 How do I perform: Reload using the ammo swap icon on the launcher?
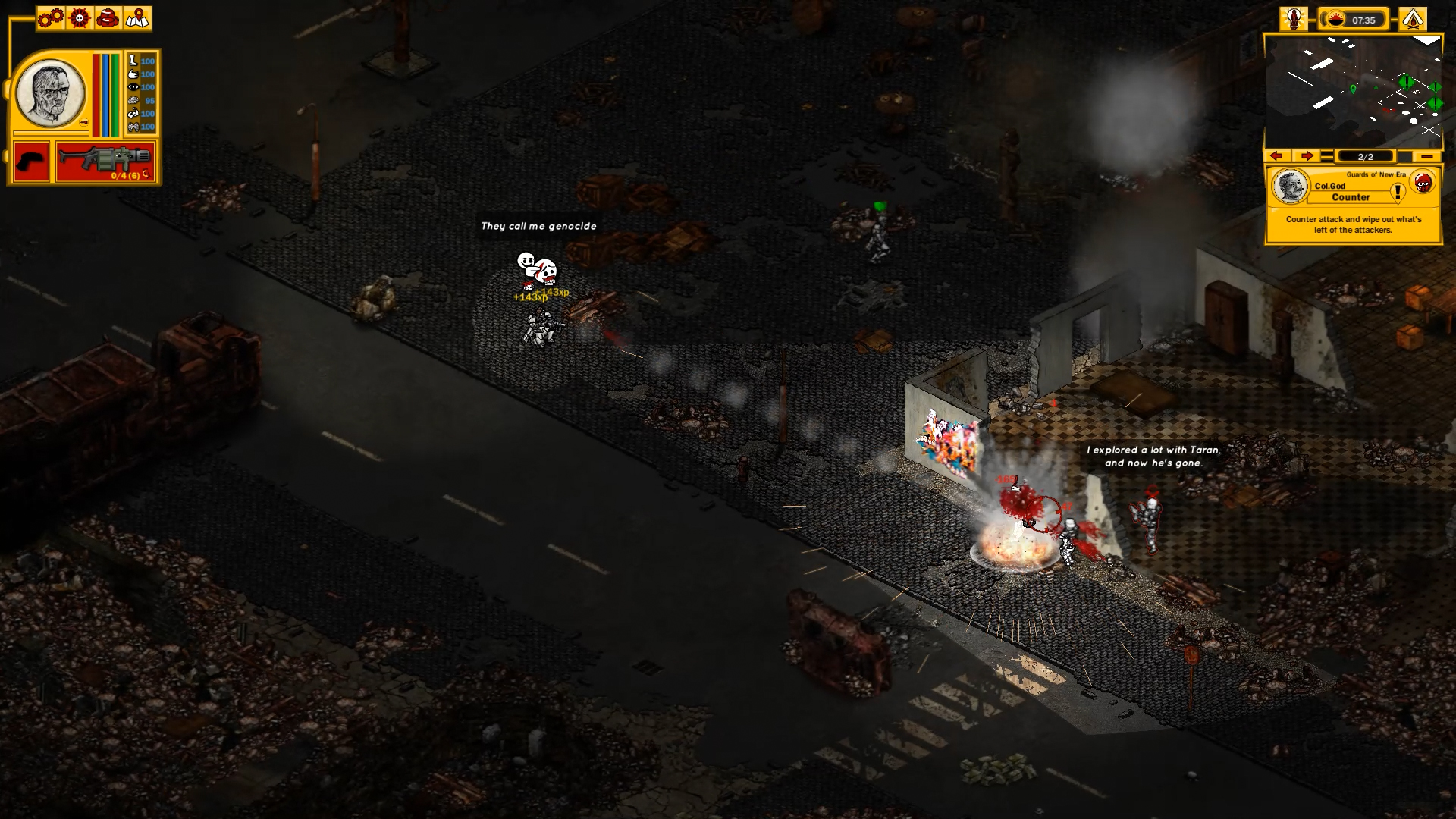click(146, 174)
